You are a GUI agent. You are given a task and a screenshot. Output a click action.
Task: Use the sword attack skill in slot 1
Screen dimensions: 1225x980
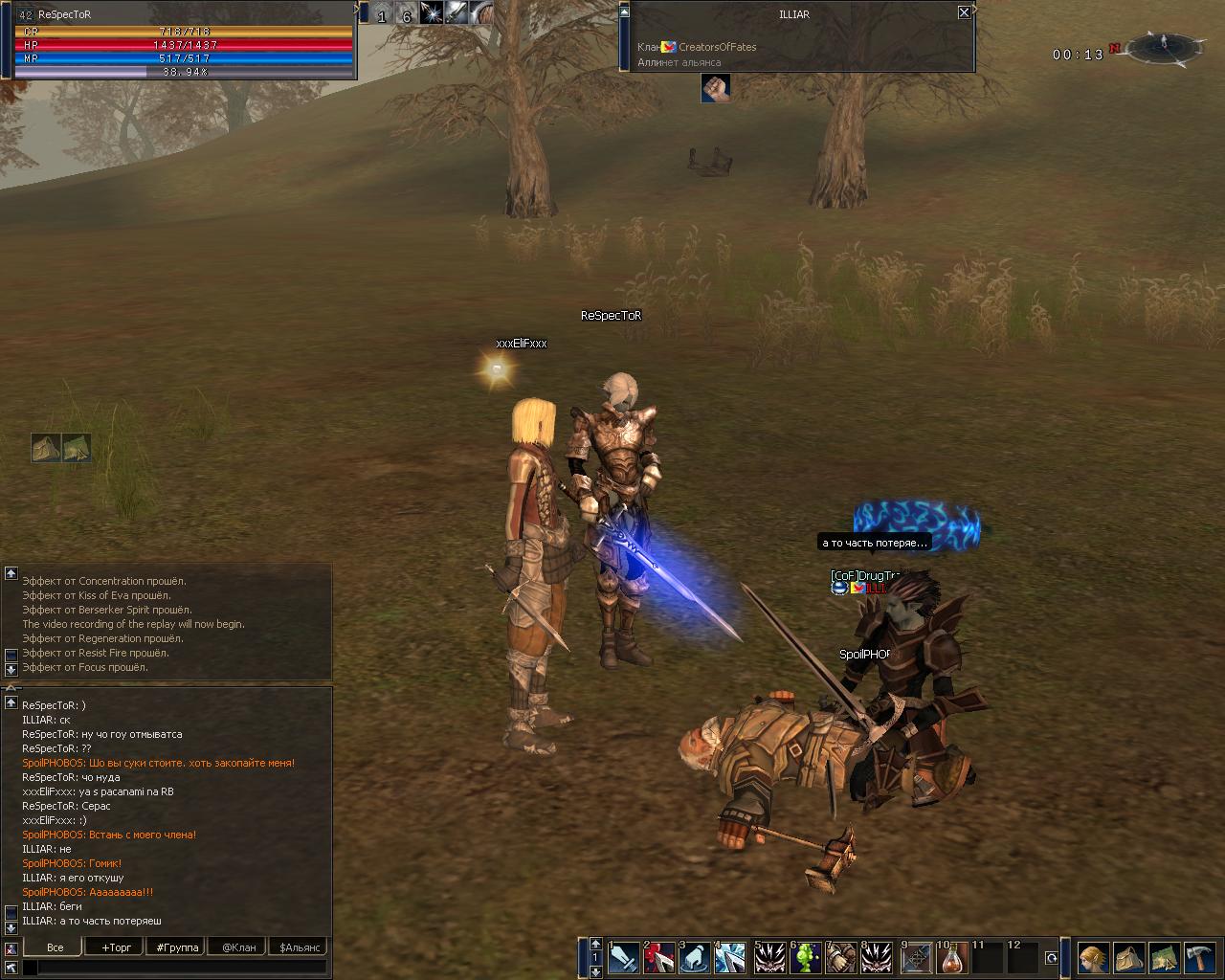click(623, 957)
